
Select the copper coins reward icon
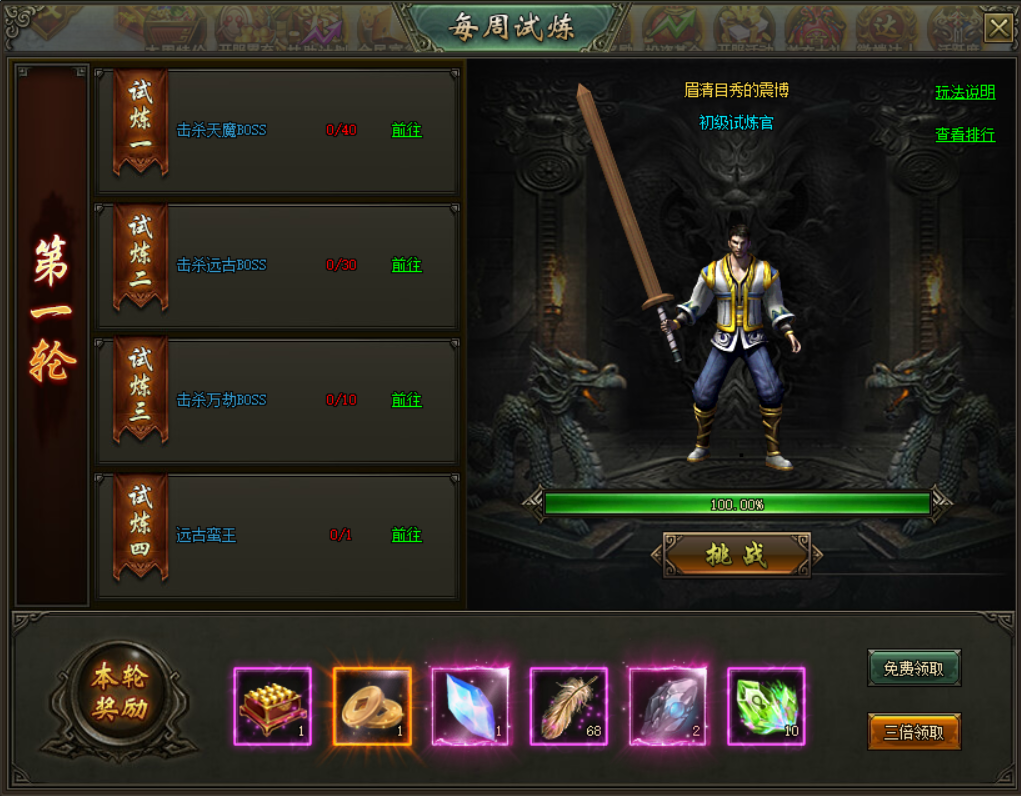(x=372, y=706)
